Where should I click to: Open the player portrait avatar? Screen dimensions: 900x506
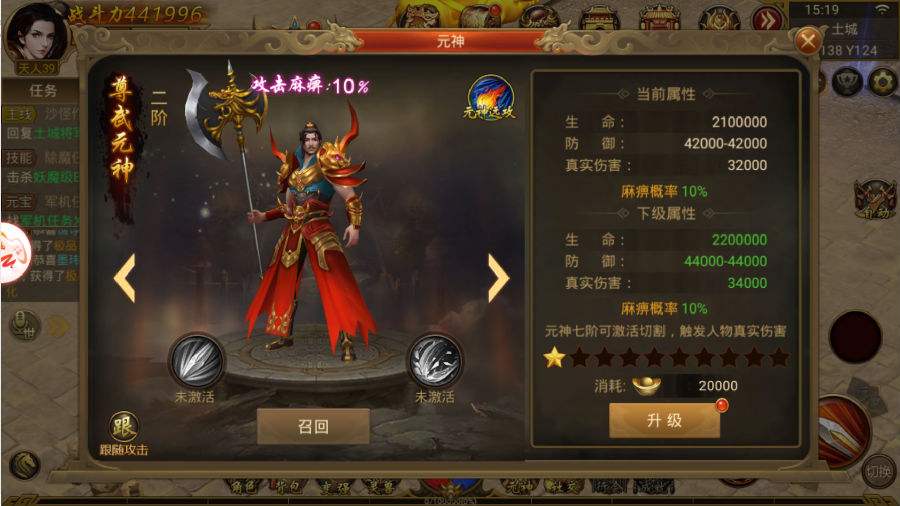tap(37, 32)
